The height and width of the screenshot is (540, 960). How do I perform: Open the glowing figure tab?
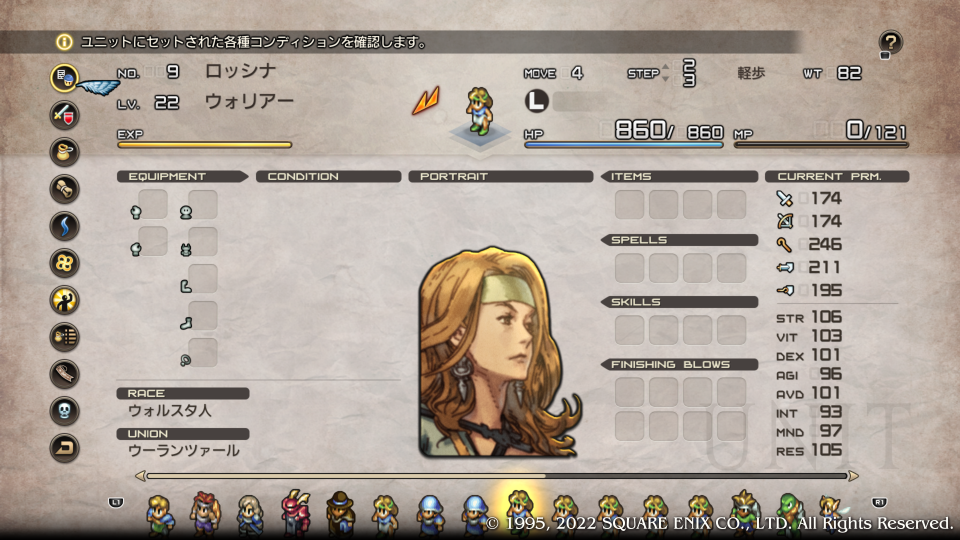65,299
